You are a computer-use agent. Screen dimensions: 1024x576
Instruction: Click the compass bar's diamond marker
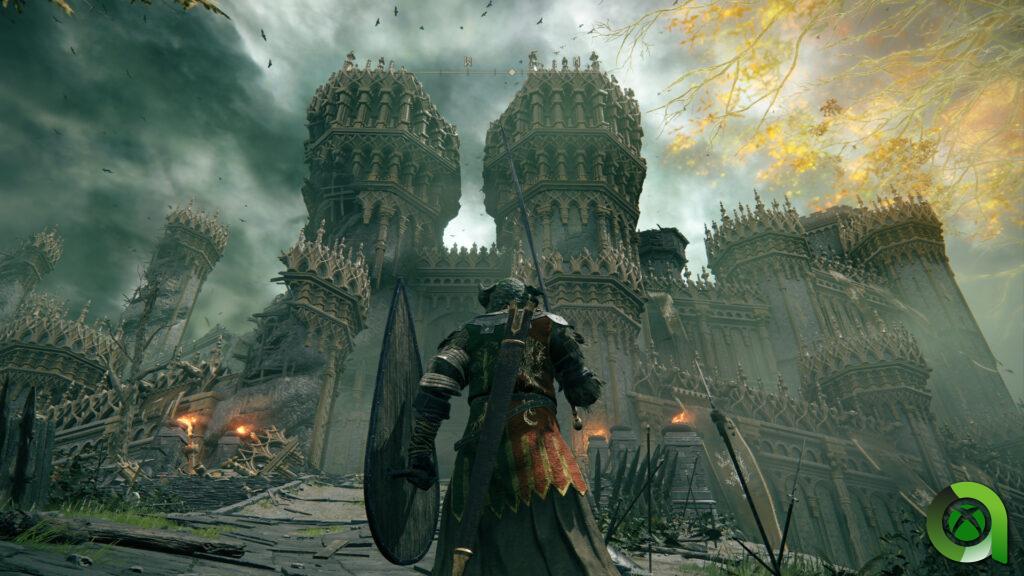(512, 72)
